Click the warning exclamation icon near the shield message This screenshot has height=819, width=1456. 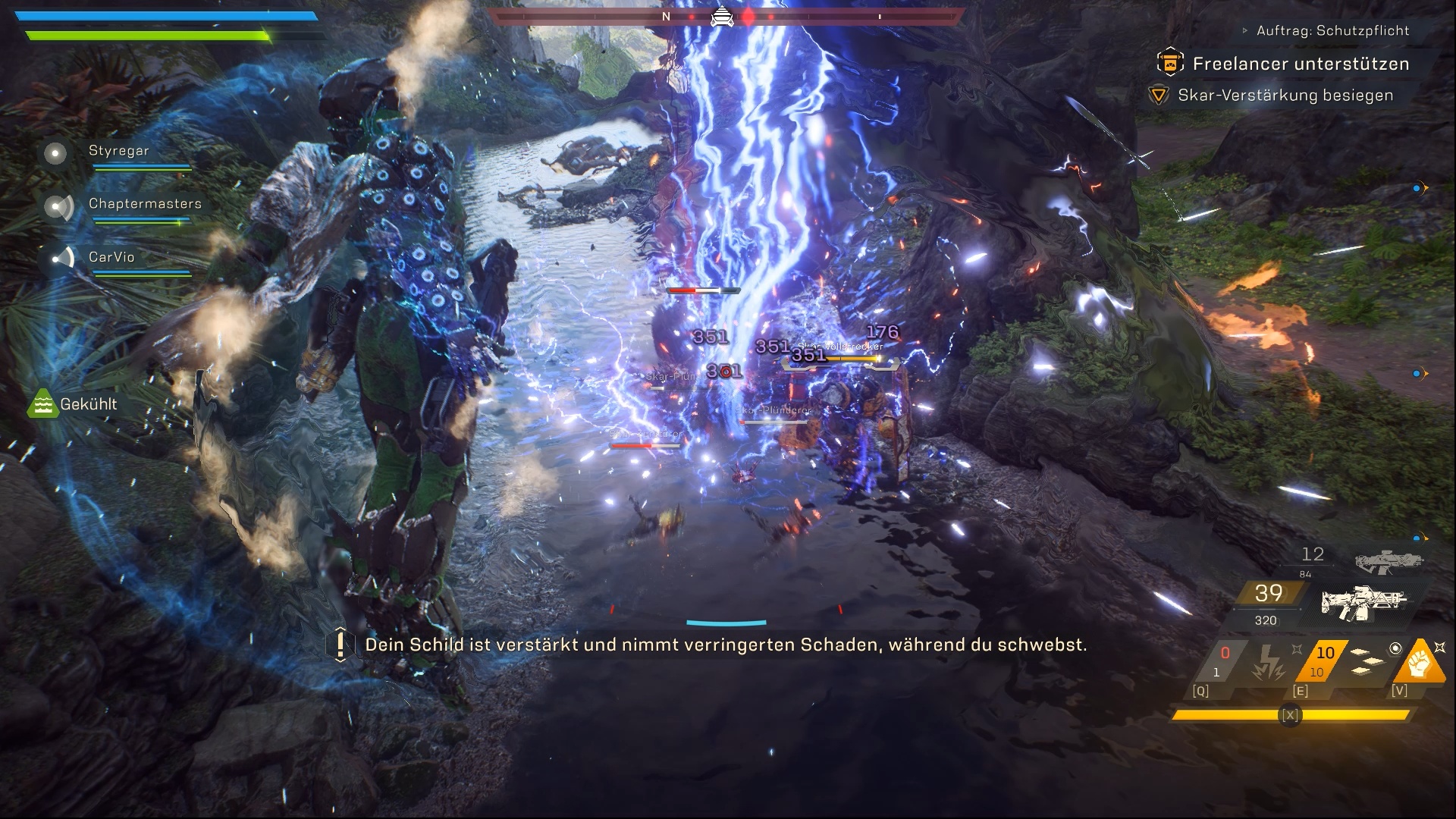click(339, 646)
